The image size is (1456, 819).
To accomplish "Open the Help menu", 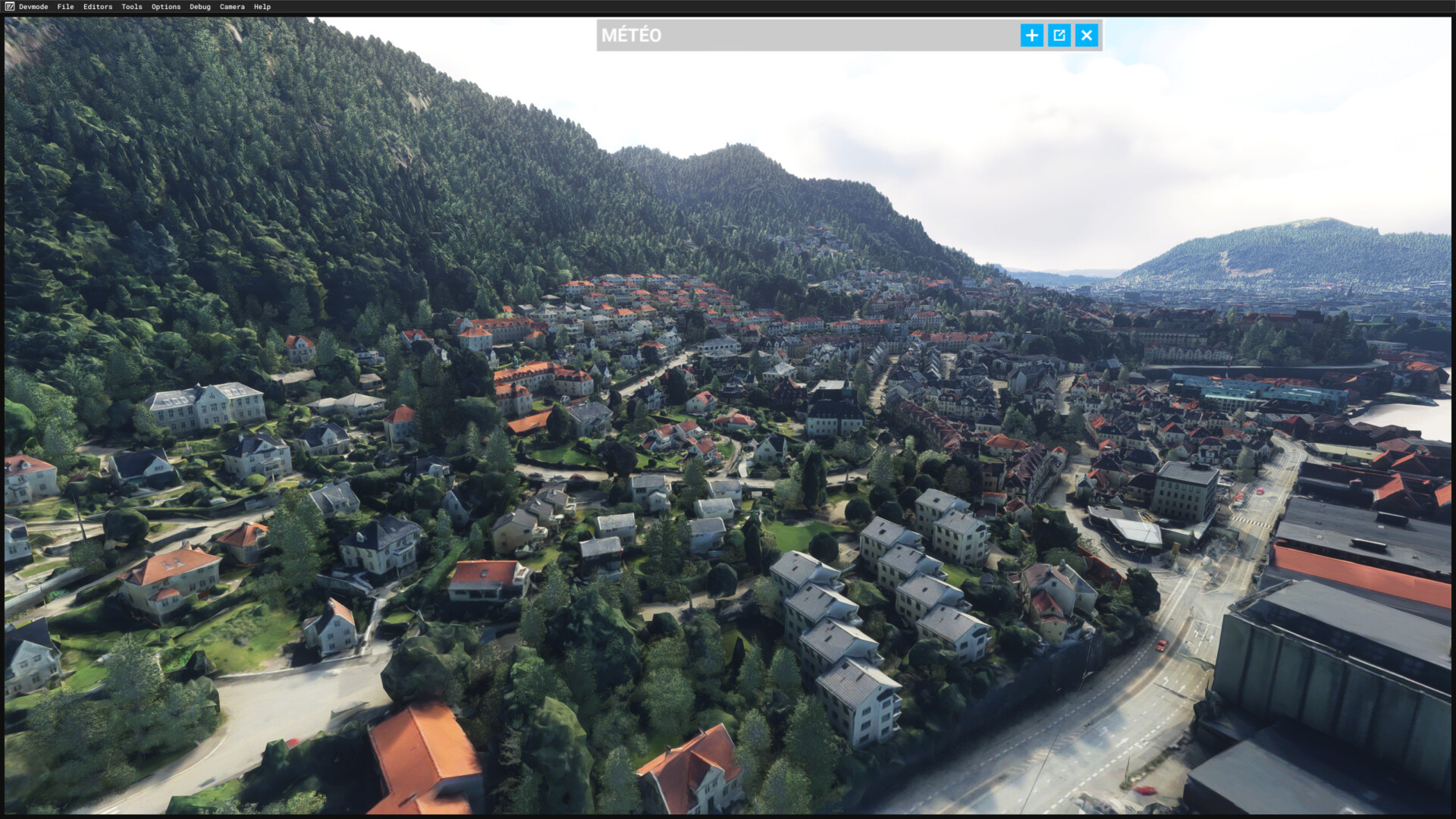I will [262, 7].
